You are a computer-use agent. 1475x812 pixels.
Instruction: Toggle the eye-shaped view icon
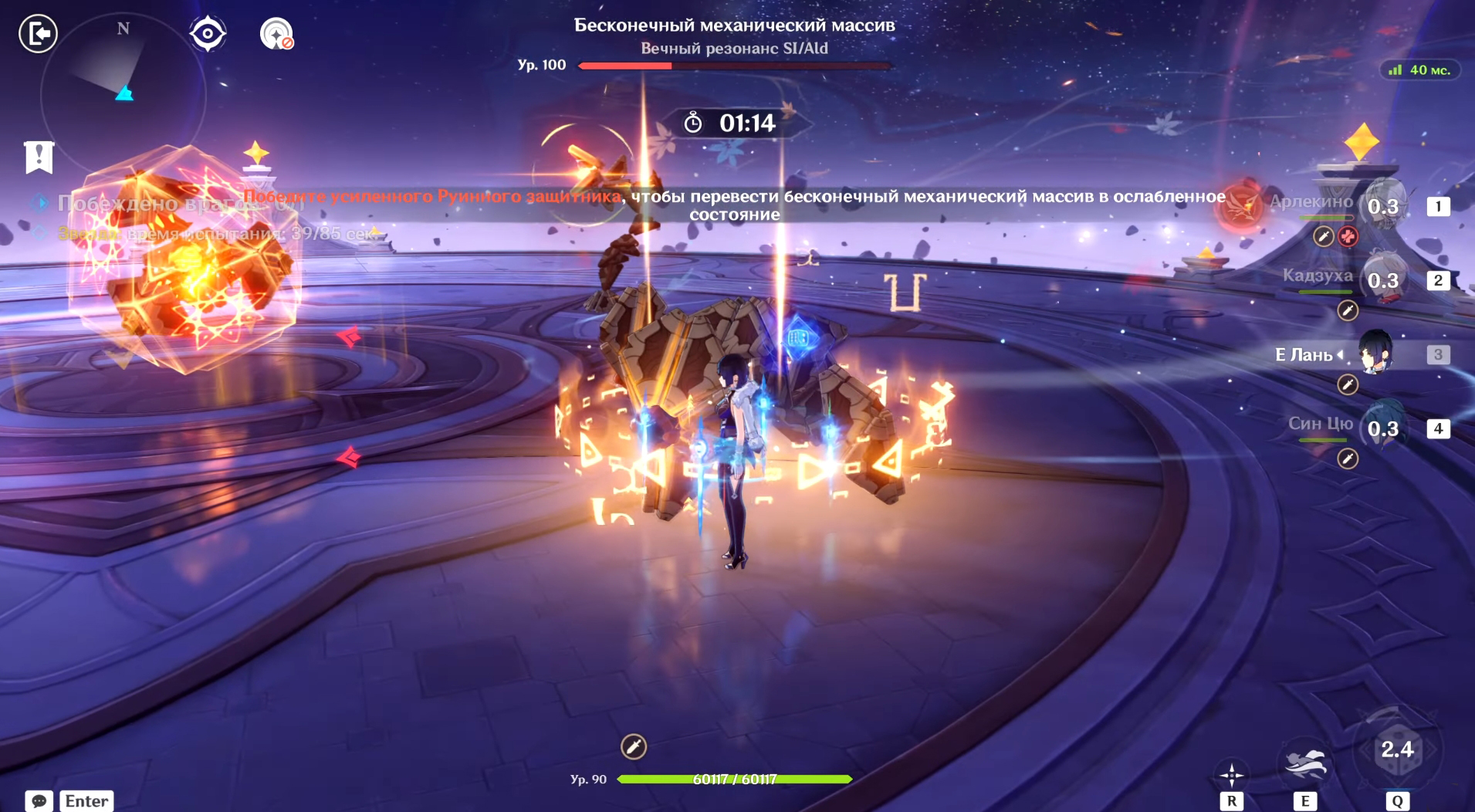(x=208, y=34)
